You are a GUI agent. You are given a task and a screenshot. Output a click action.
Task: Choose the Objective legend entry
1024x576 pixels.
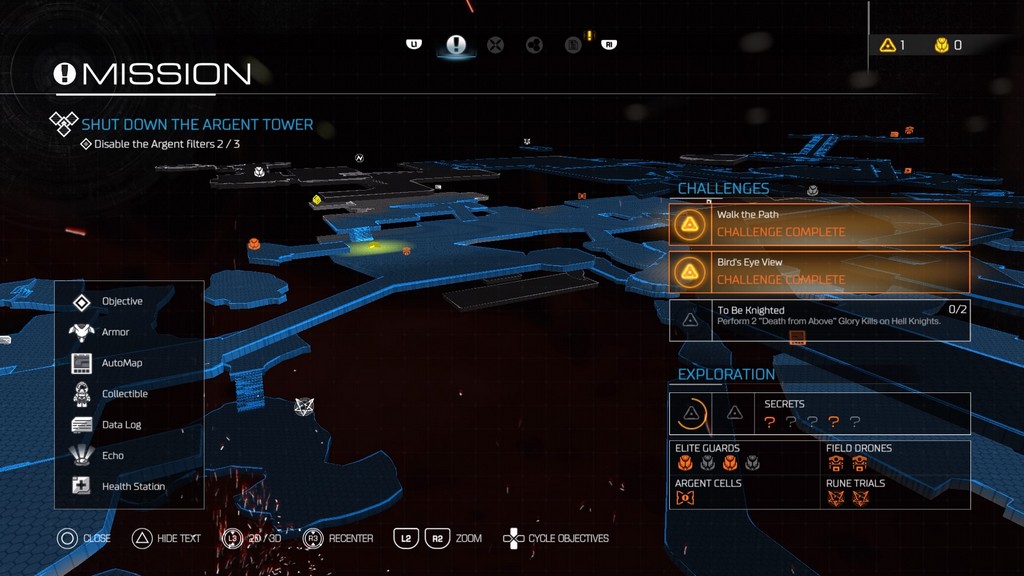click(x=122, y=301)
